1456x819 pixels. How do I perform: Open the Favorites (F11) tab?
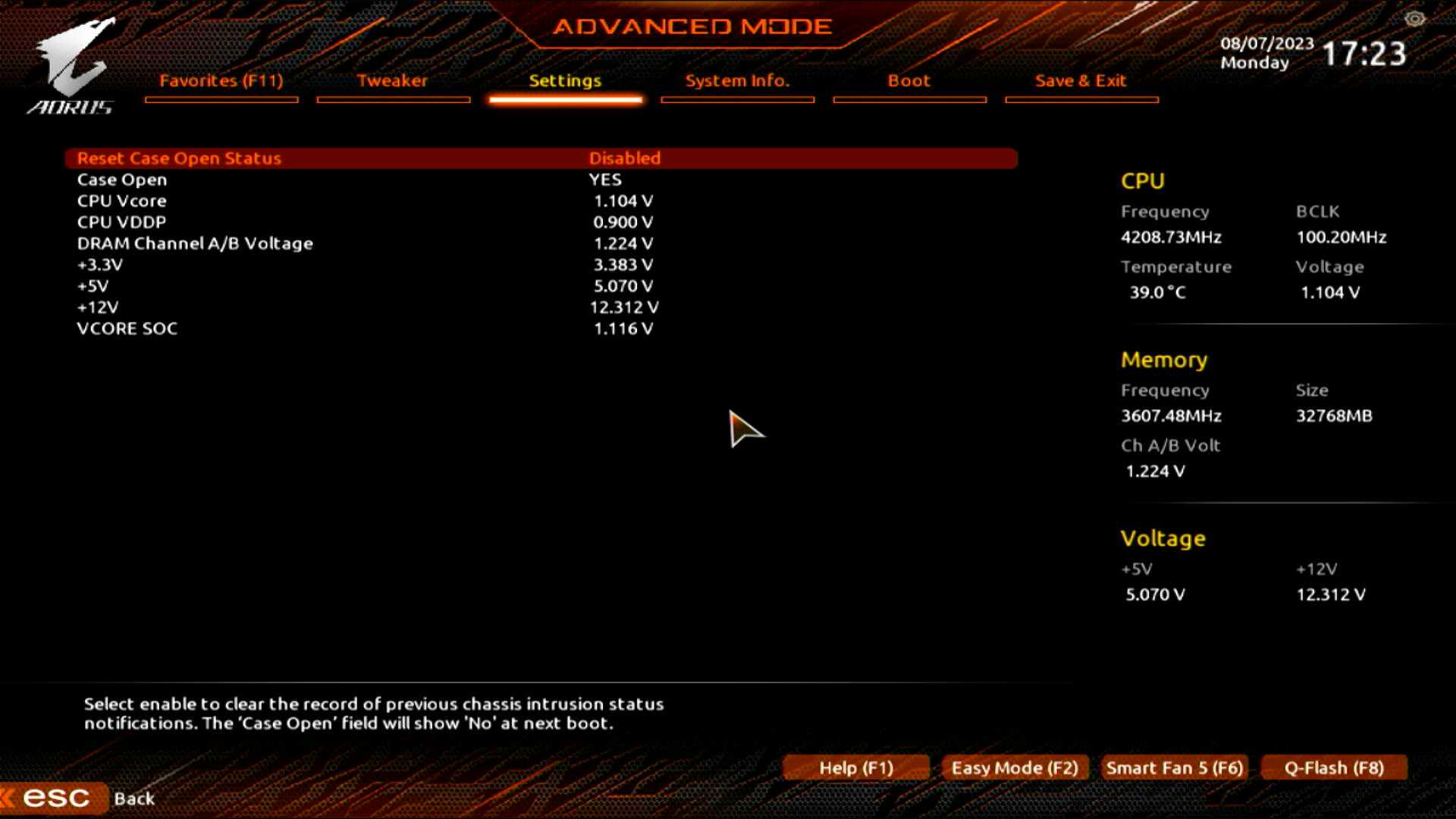click(221, 81)
